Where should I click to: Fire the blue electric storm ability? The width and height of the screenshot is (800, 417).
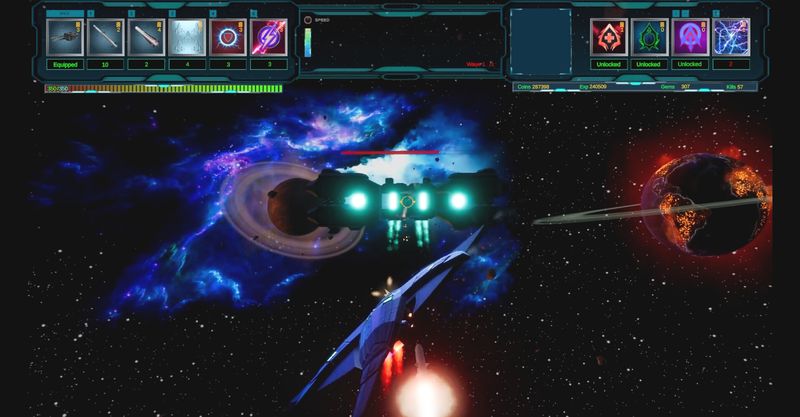[x=731, y=37]
